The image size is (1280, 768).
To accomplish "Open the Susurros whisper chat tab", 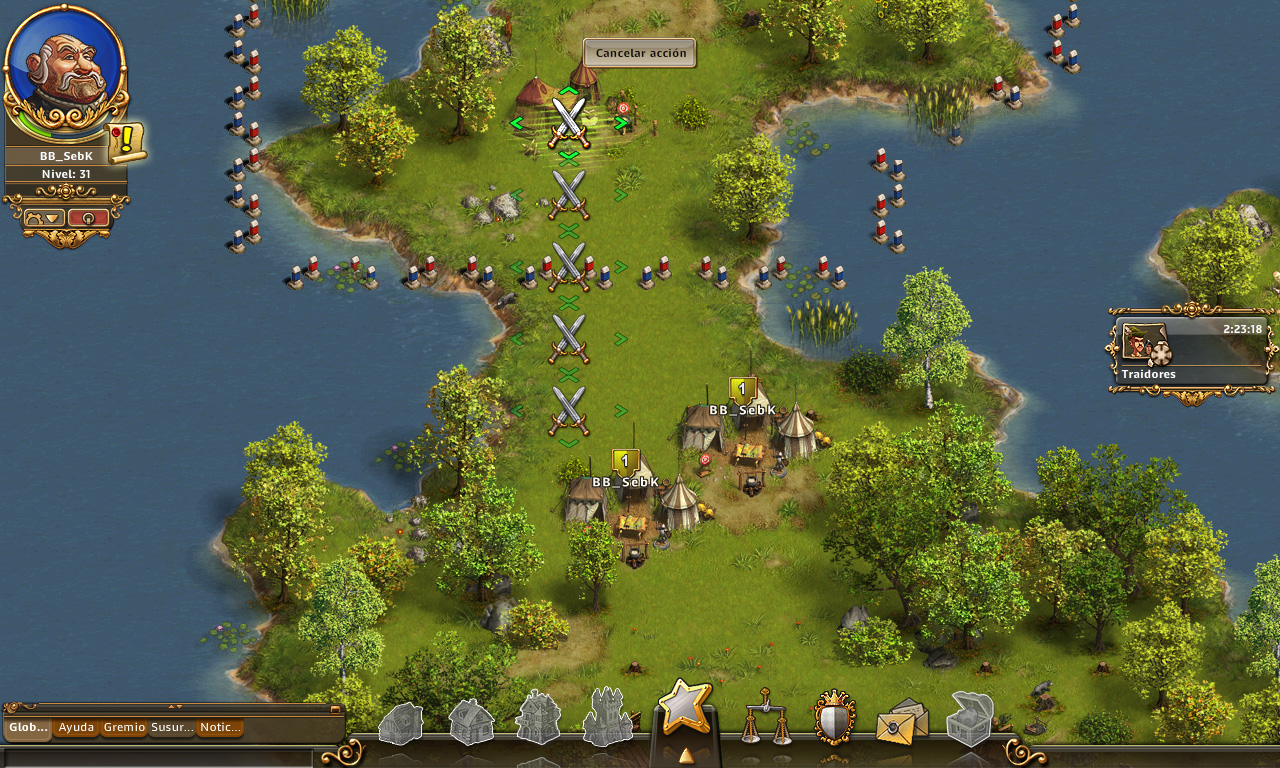I will pyautogui.click(x=172, y=728).
